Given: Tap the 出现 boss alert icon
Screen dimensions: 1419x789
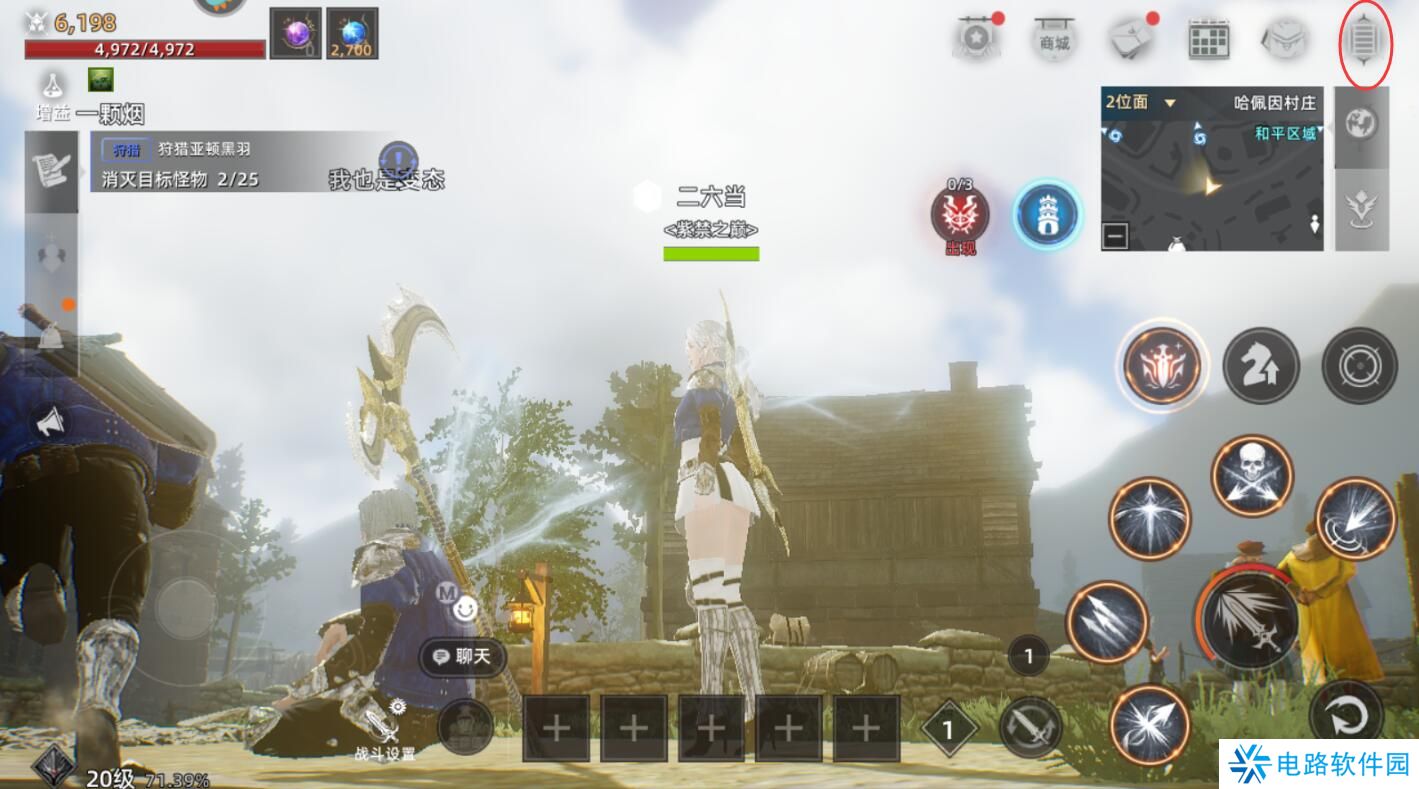Looking at the screenshot, I should [x=960, y=214].
